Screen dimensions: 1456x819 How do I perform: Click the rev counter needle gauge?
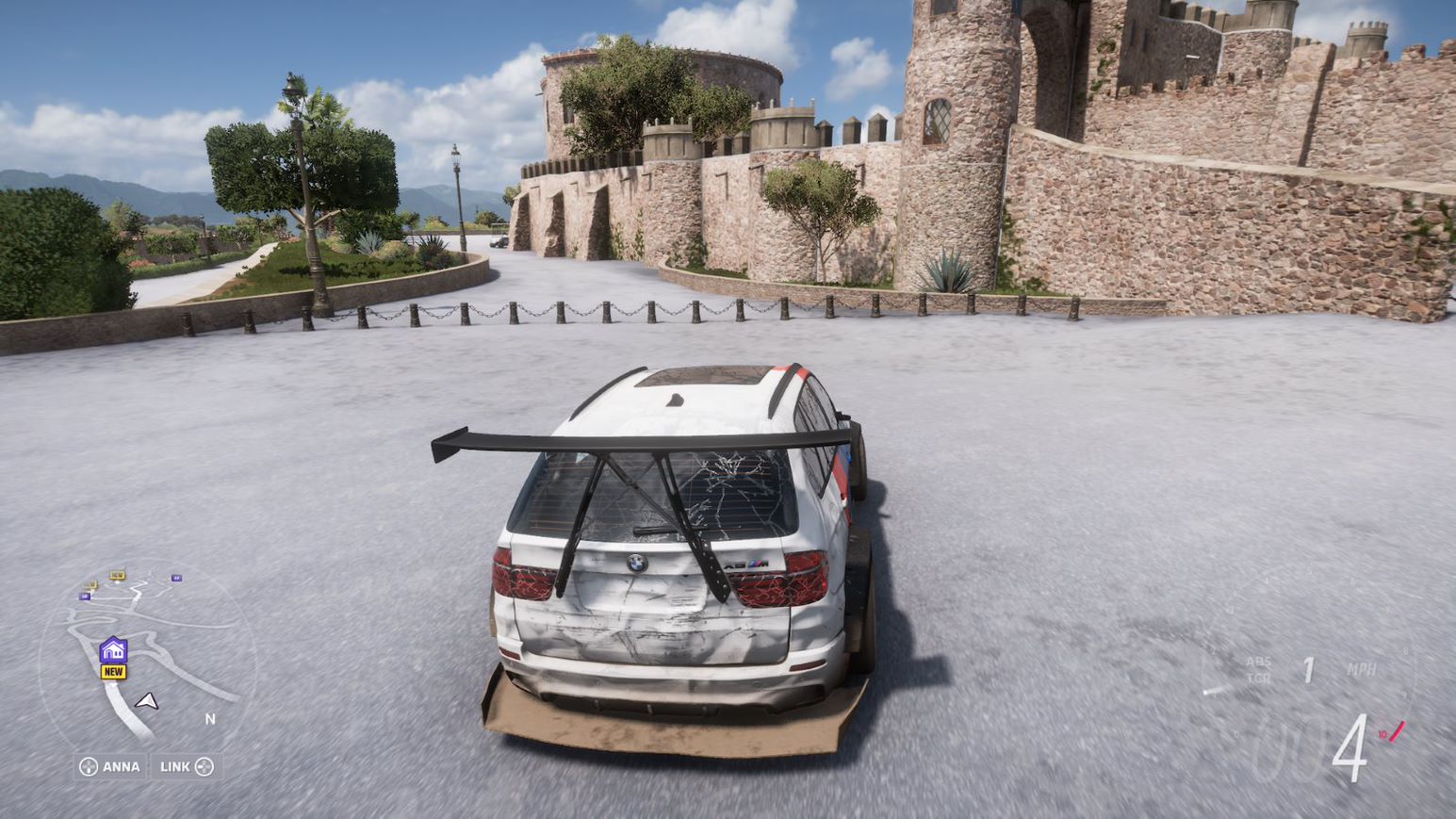[1215, 691]
